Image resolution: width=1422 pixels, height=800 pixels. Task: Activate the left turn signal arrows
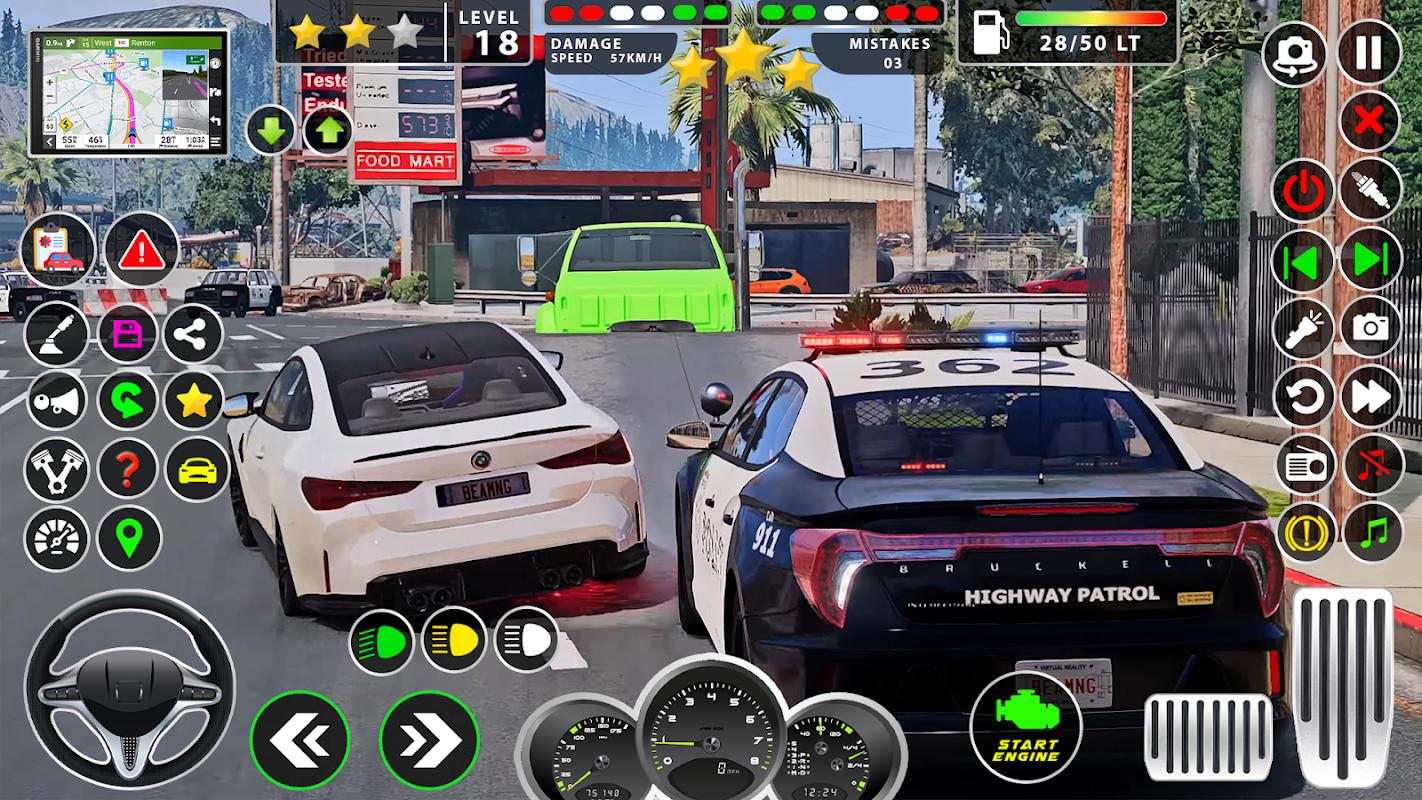point(299,741)
